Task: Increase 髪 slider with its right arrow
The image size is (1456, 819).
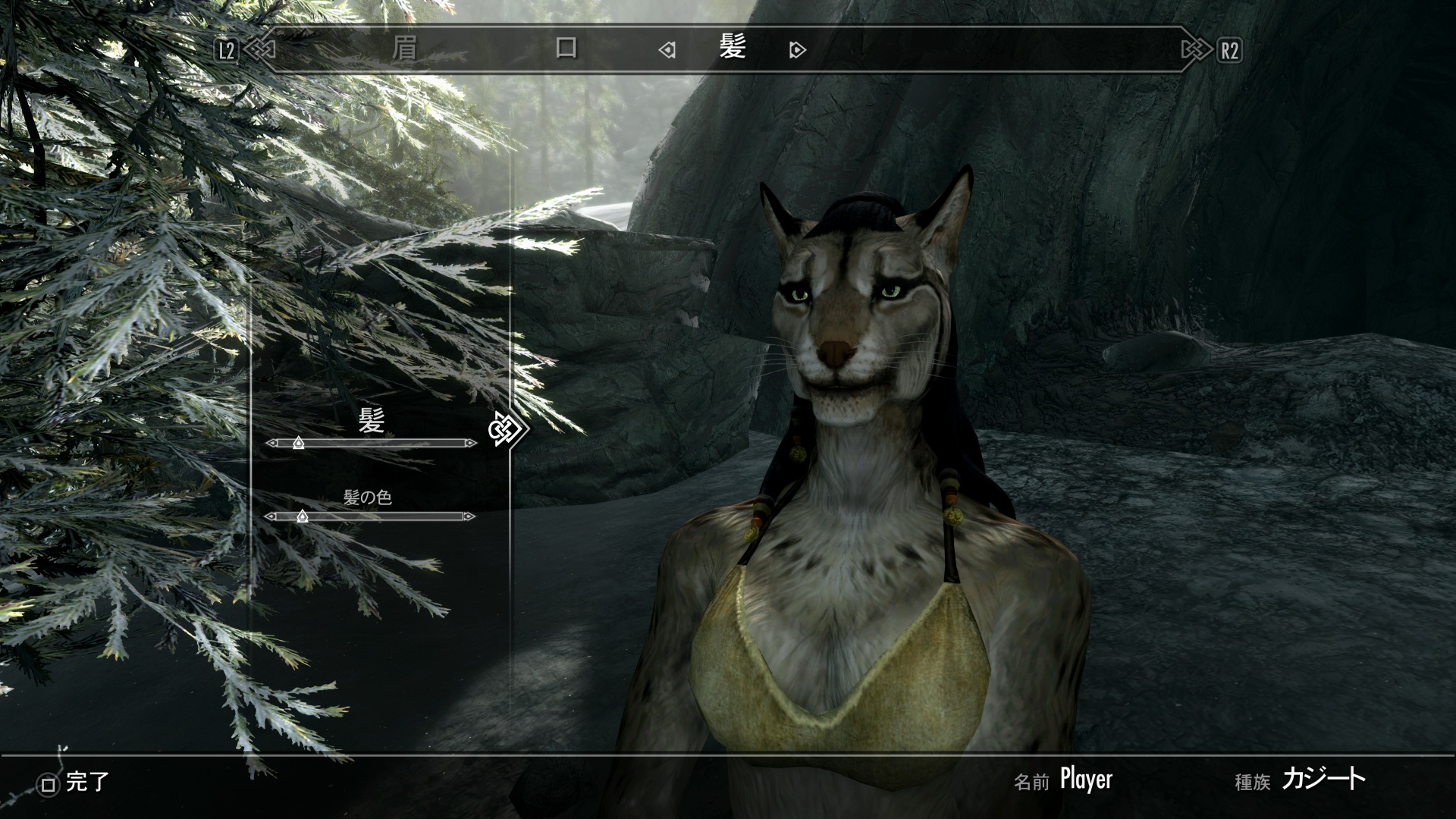Action: 471,443
